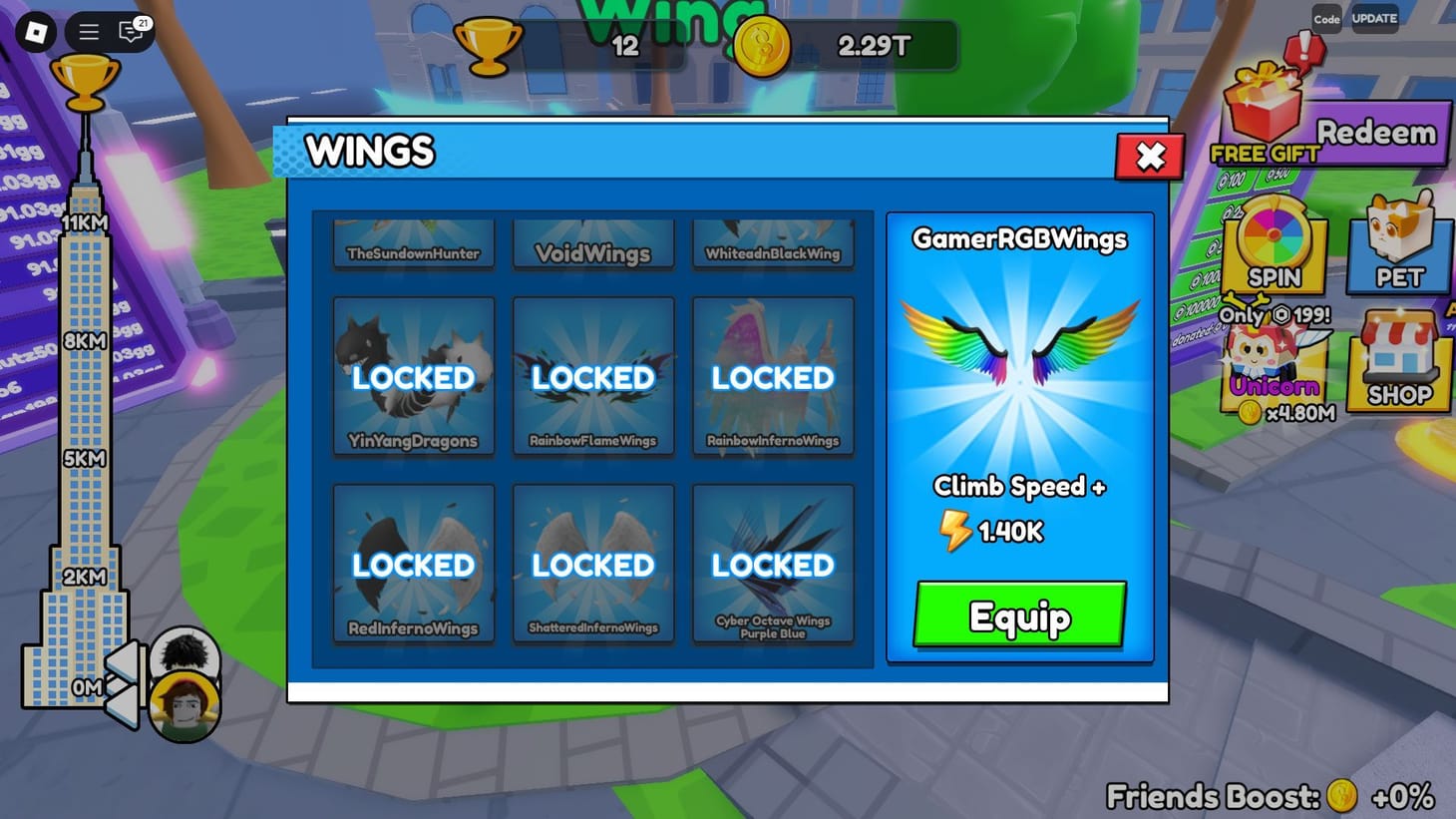Image resolution: width=1456 pixels, height=819 pixels.
Task: Select the locked RedInfernoWings
Action: (413, 564)
